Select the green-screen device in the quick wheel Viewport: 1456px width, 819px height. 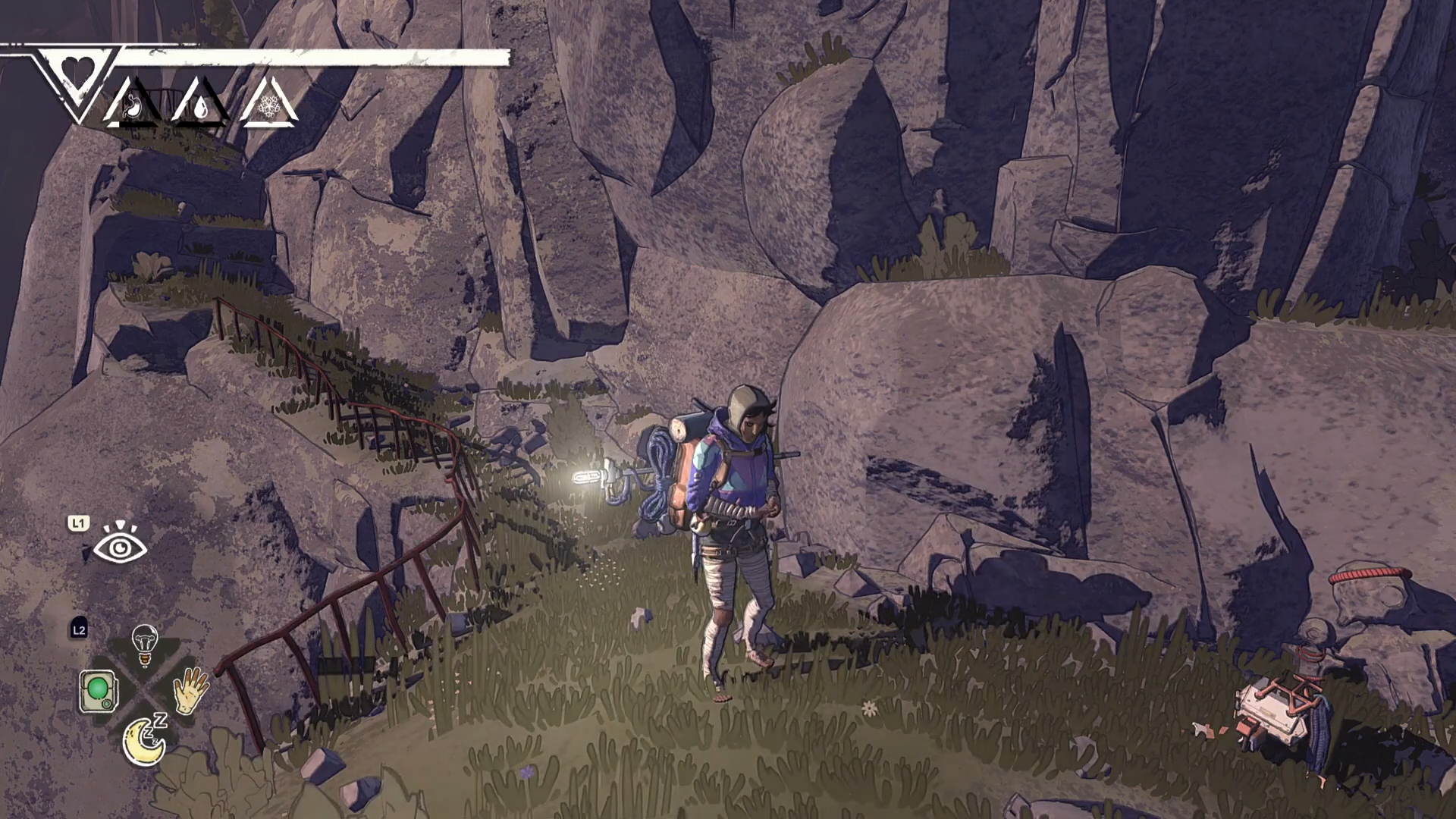coord(98,691)
